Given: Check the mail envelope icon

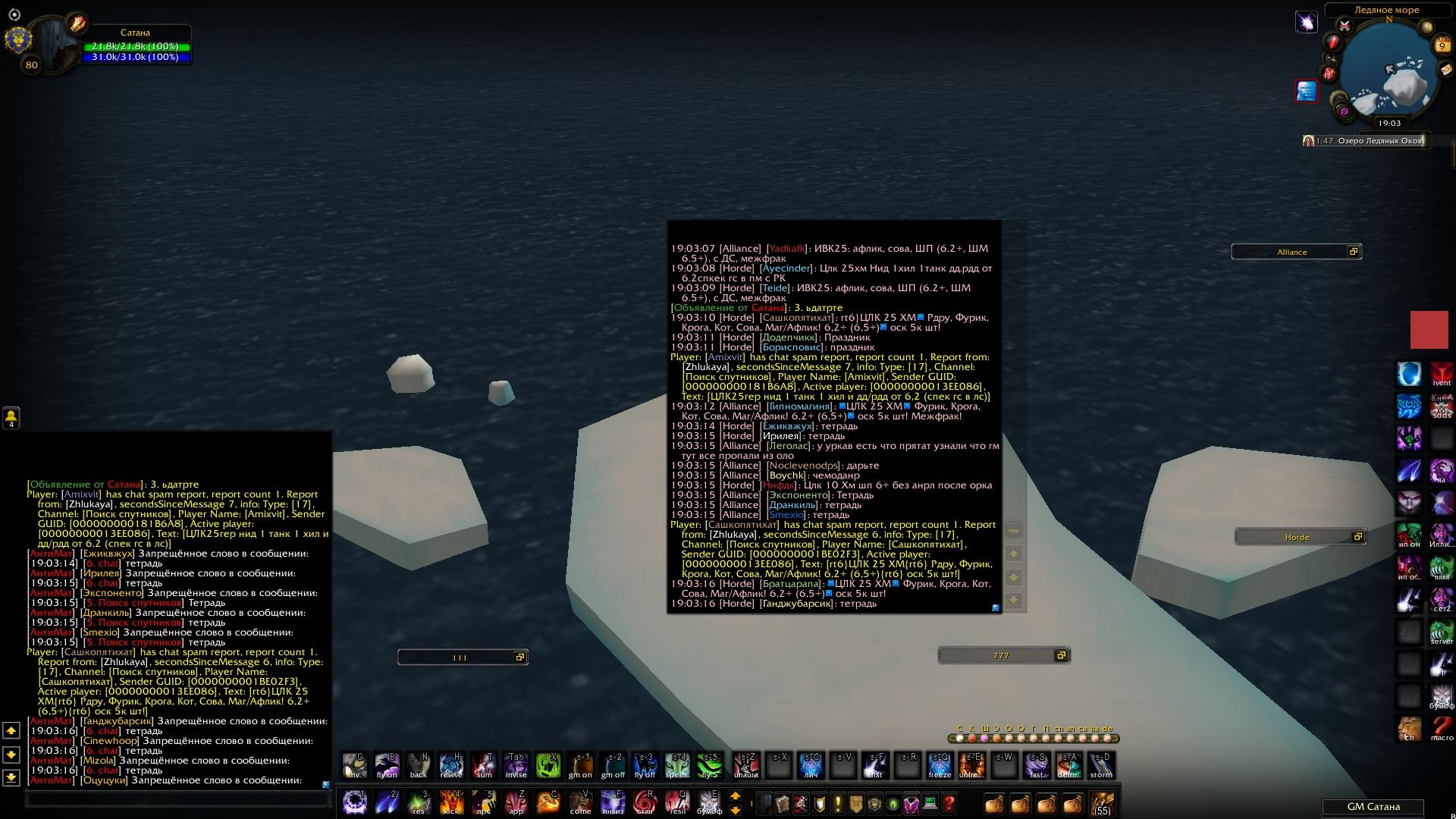Looking at the screenshot, I should (x=1445, y=69).
